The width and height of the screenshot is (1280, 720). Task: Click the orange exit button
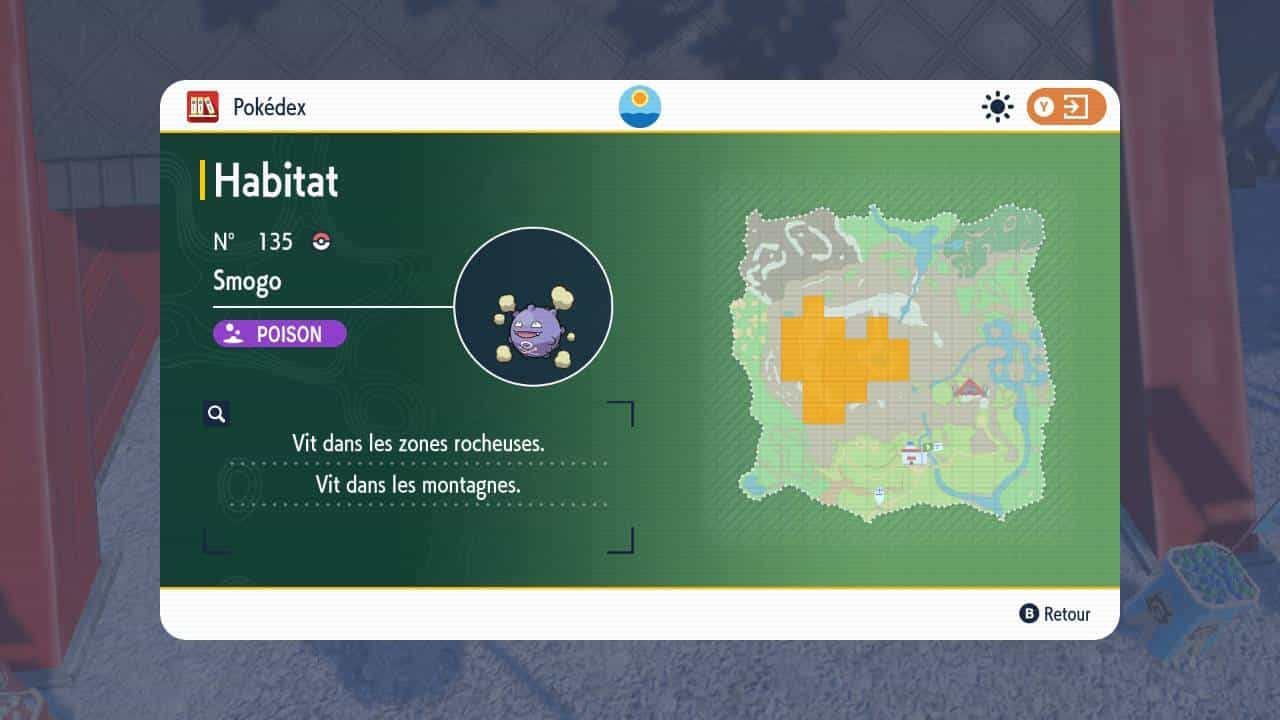pos(1066,107)
